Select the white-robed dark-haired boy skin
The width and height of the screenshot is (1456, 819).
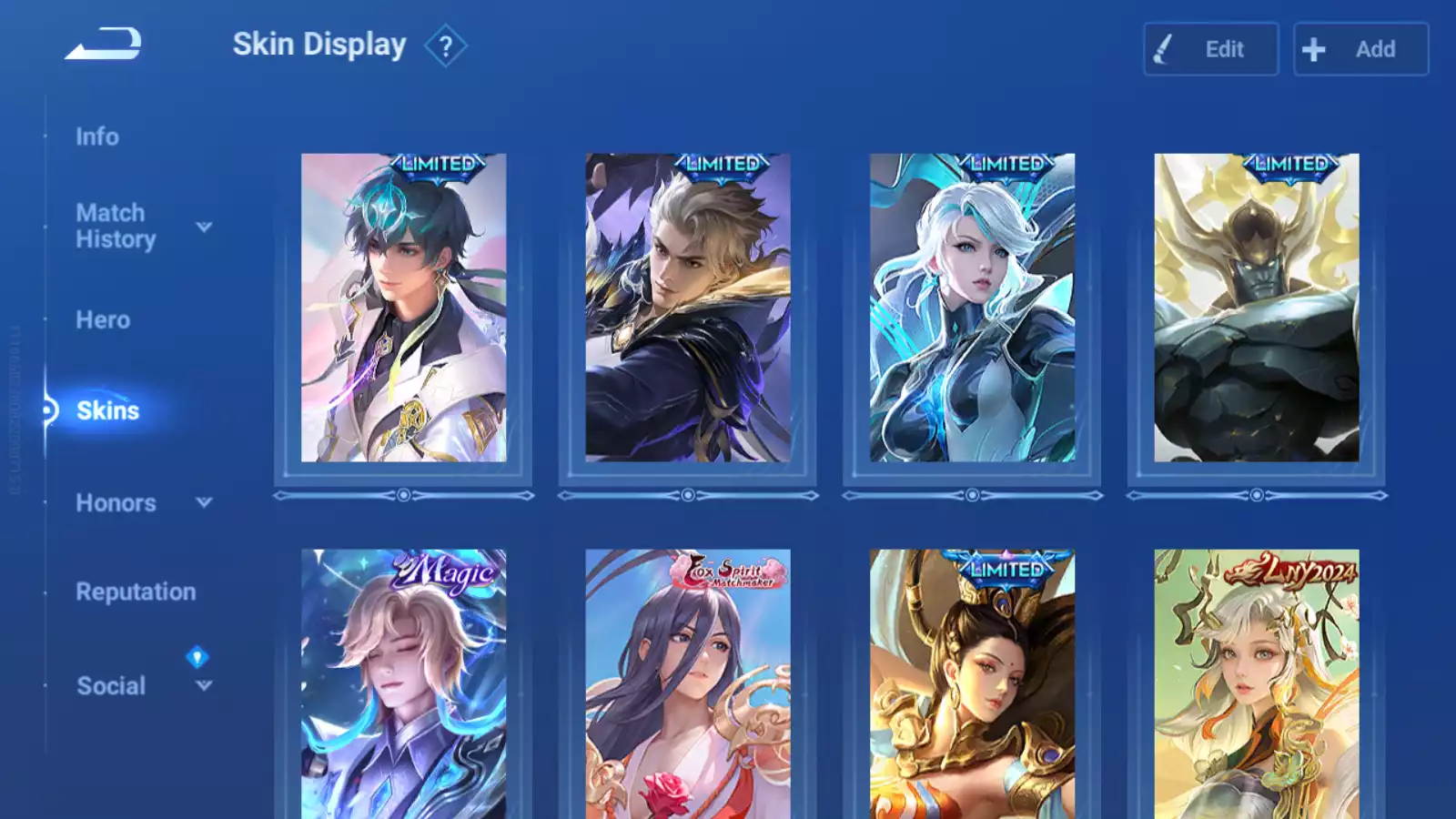click(404, 308)
